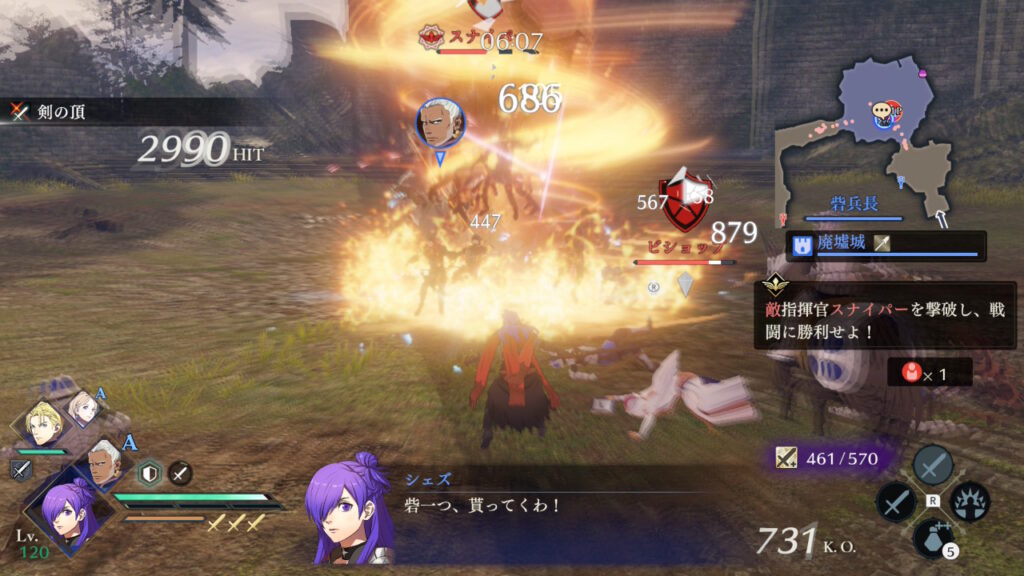This screenshot has height=576, width=1024.
Task: Click the 剣の頂 skill banner
Action: (x=60, y=111)
